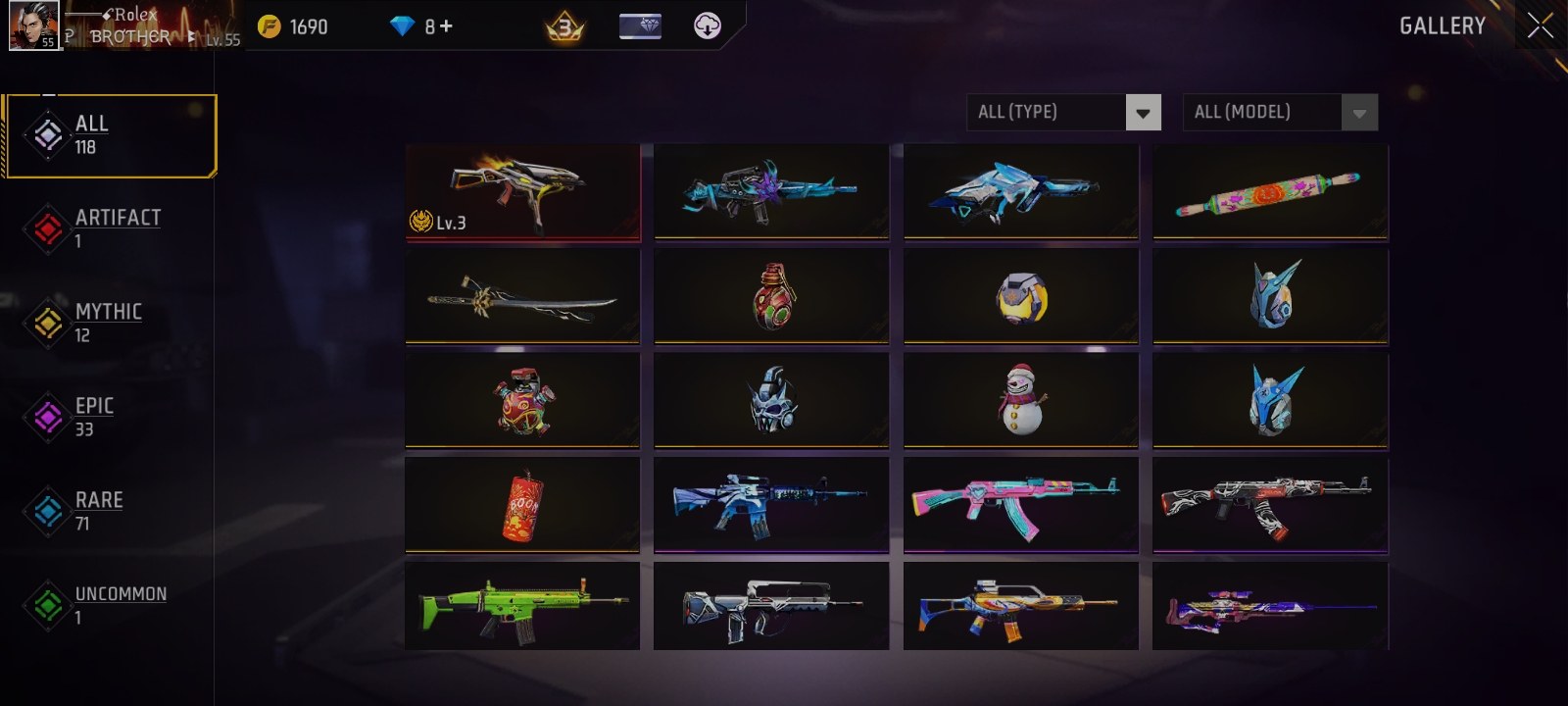This screenshot has width=1568, height=706.
Task: Select the selected Lv.3 yellow rifle skin
Action: pos(522,191)
